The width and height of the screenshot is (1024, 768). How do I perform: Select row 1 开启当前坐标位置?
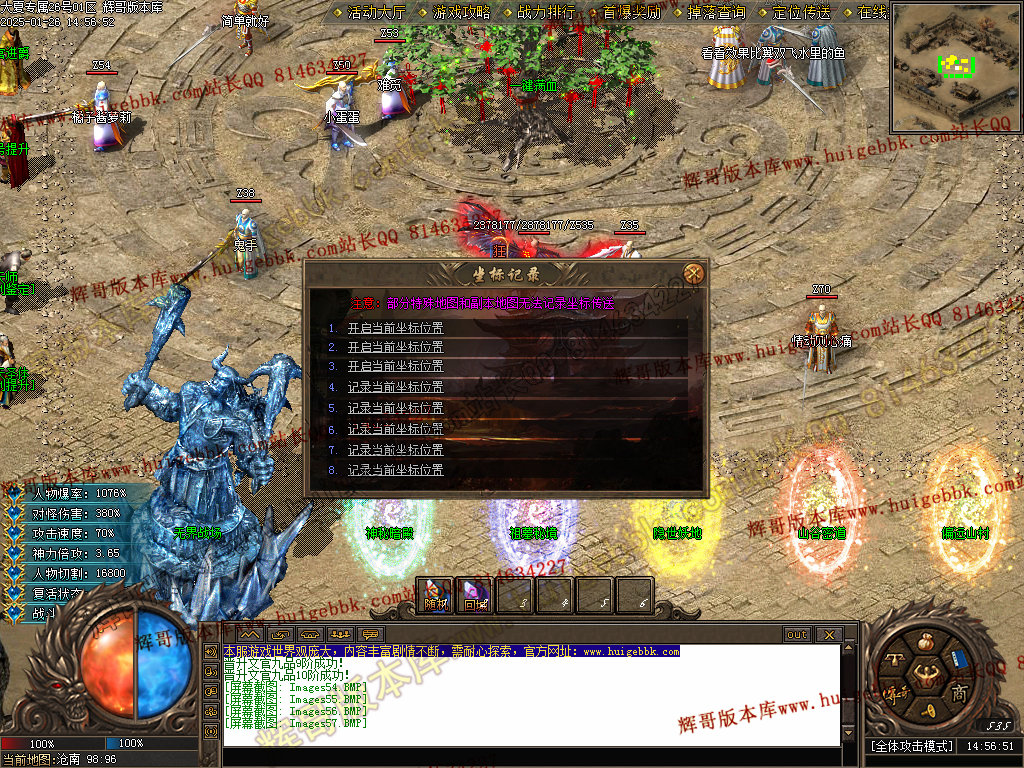coord(395,327)
